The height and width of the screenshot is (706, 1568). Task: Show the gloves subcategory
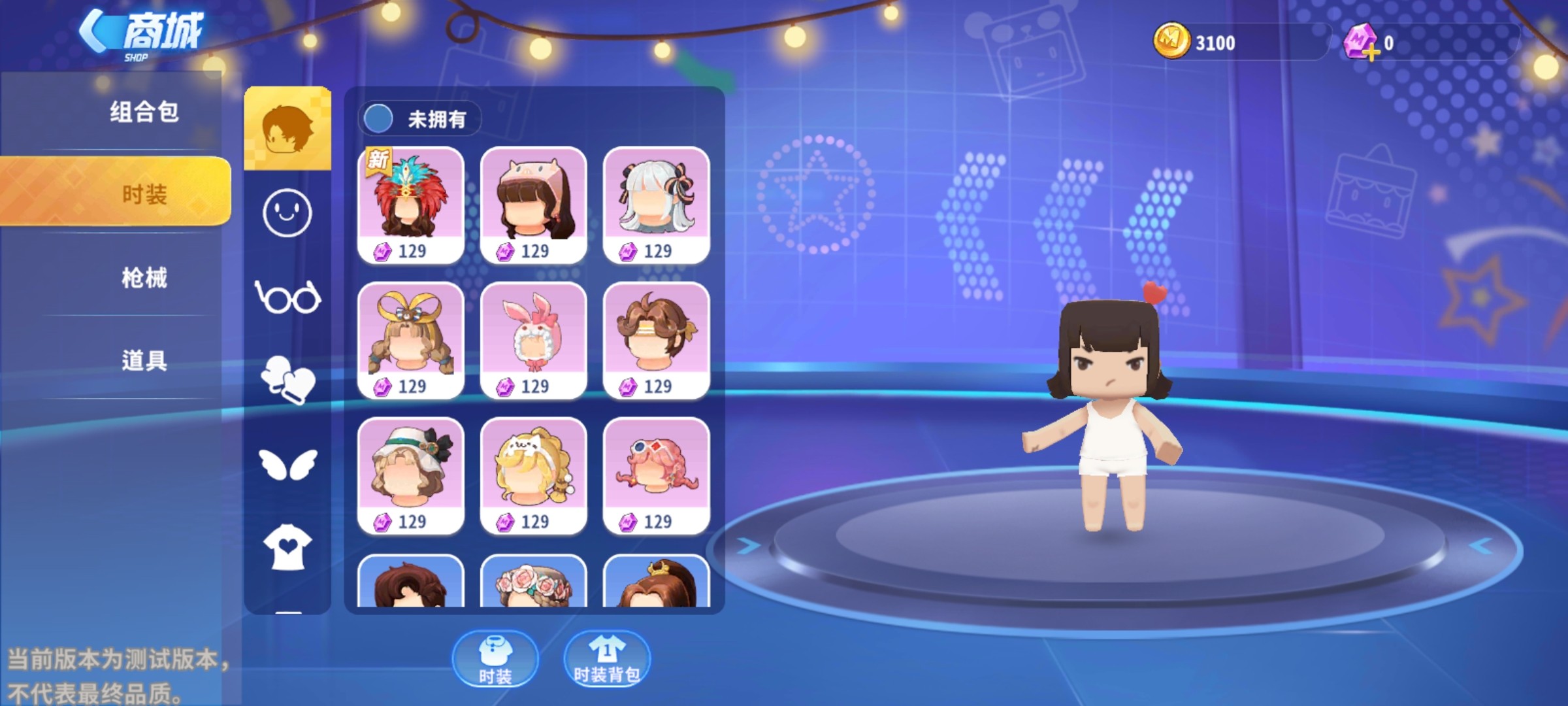(x=287, y=380)
